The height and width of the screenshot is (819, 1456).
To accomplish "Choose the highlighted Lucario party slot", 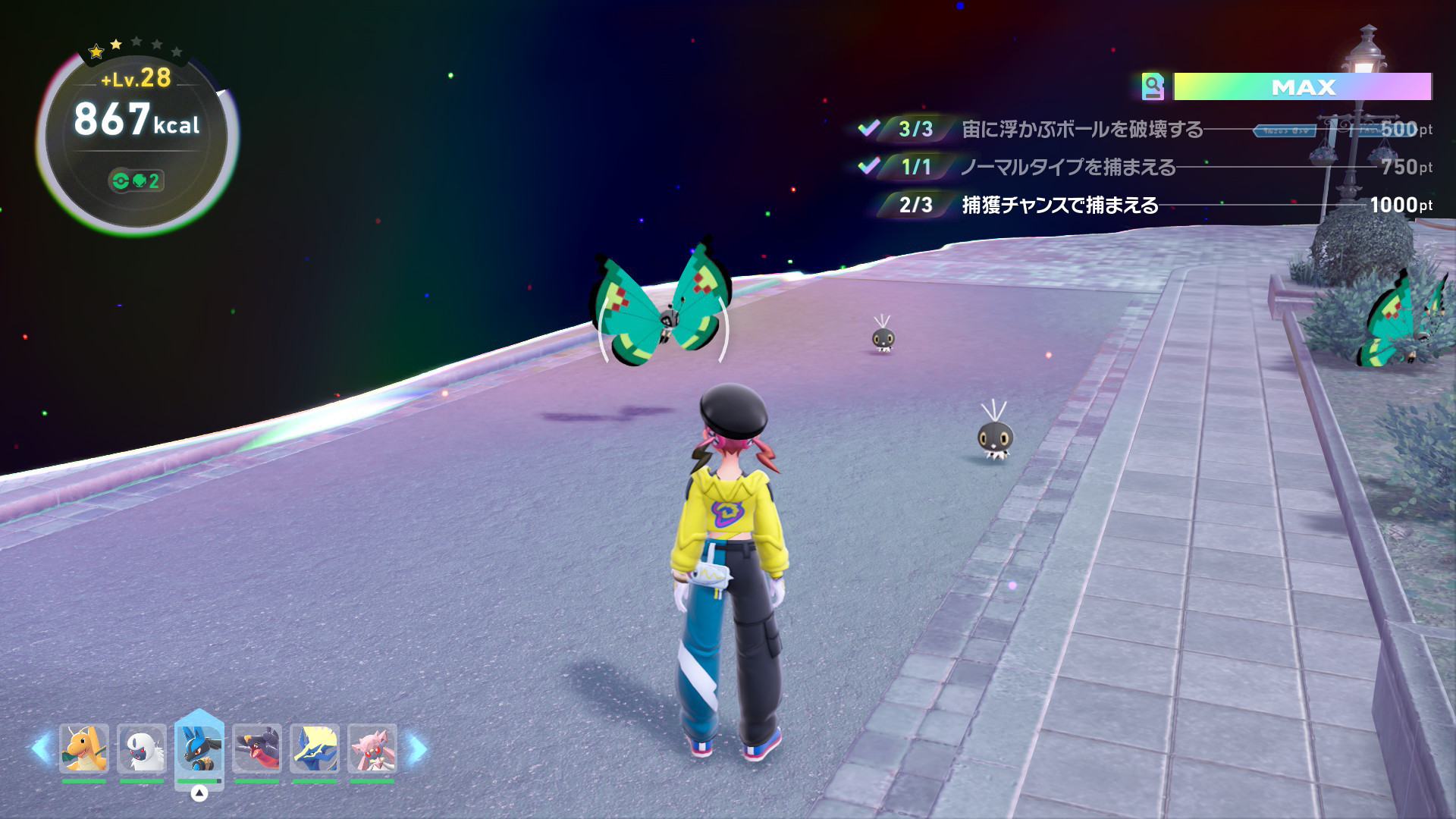I will (199, 748).
